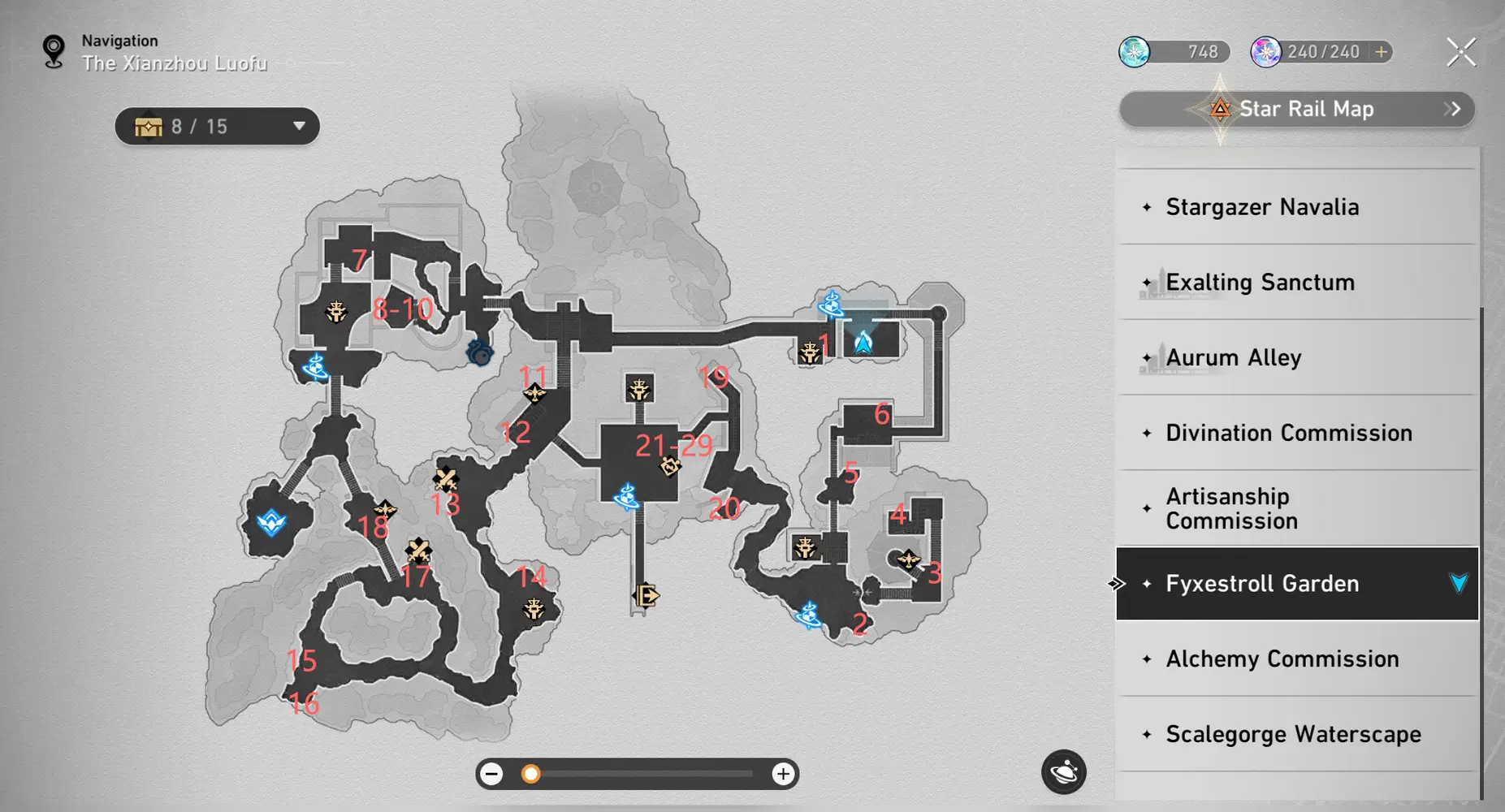The image size is (1505, 812).
Task: Click the blue locate arrow beside Fyxestroll Garden
Action: pyautogui.click(x=1457, y=582)
